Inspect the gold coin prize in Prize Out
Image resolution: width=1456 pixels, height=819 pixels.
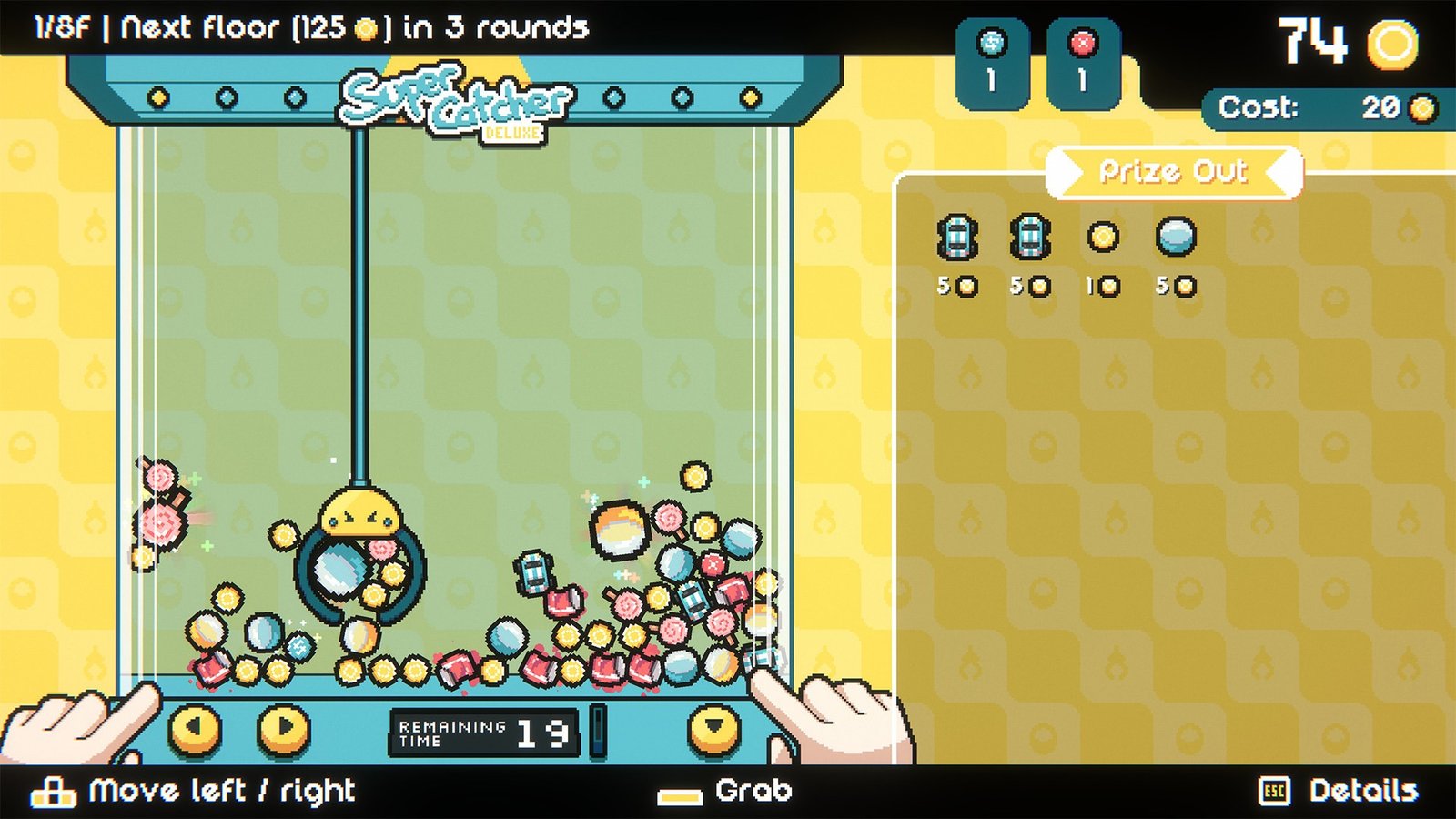click(1103, 238)
